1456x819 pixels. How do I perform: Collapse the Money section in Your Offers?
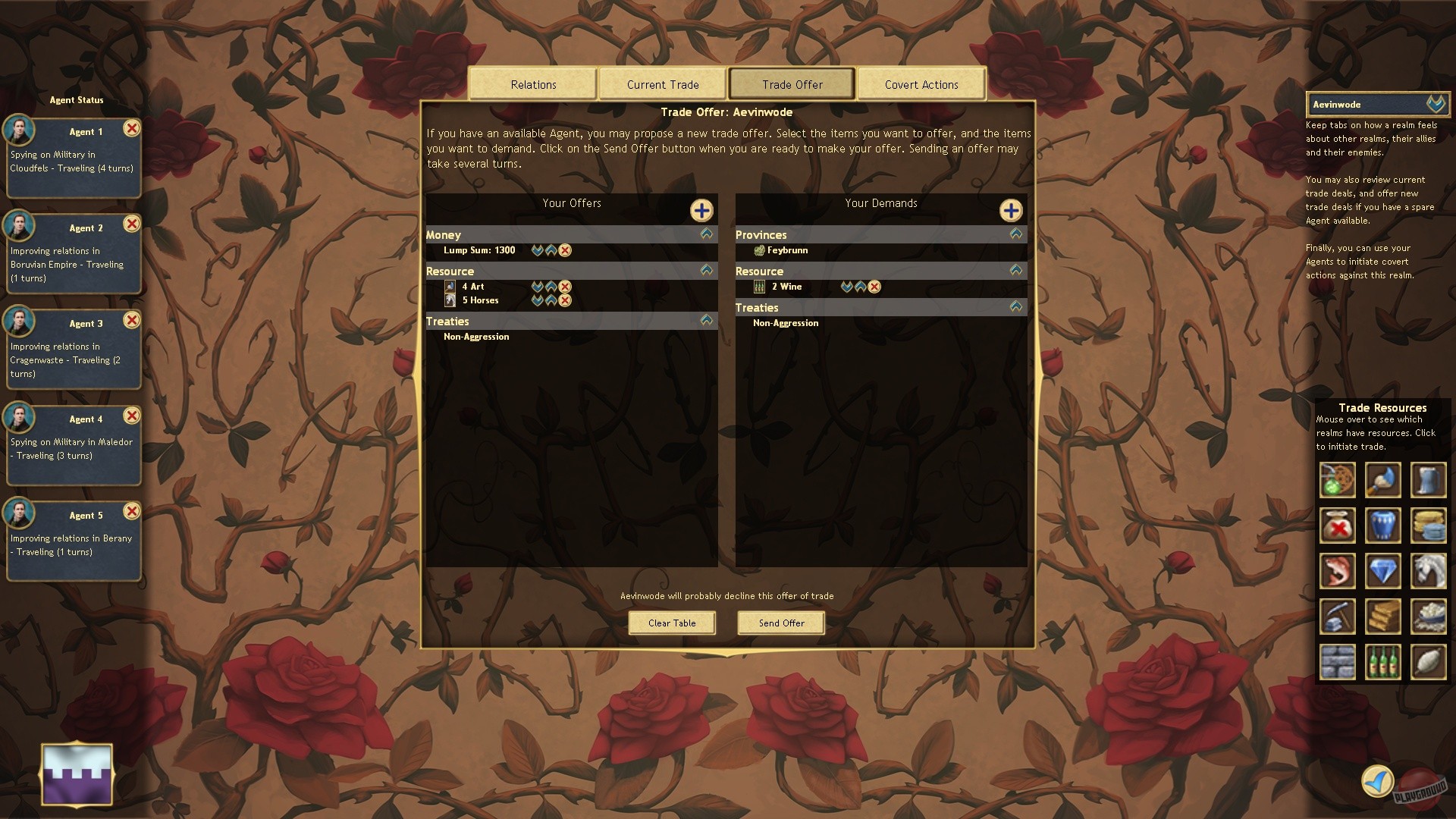pyautogui.click(x=705, y=234)
